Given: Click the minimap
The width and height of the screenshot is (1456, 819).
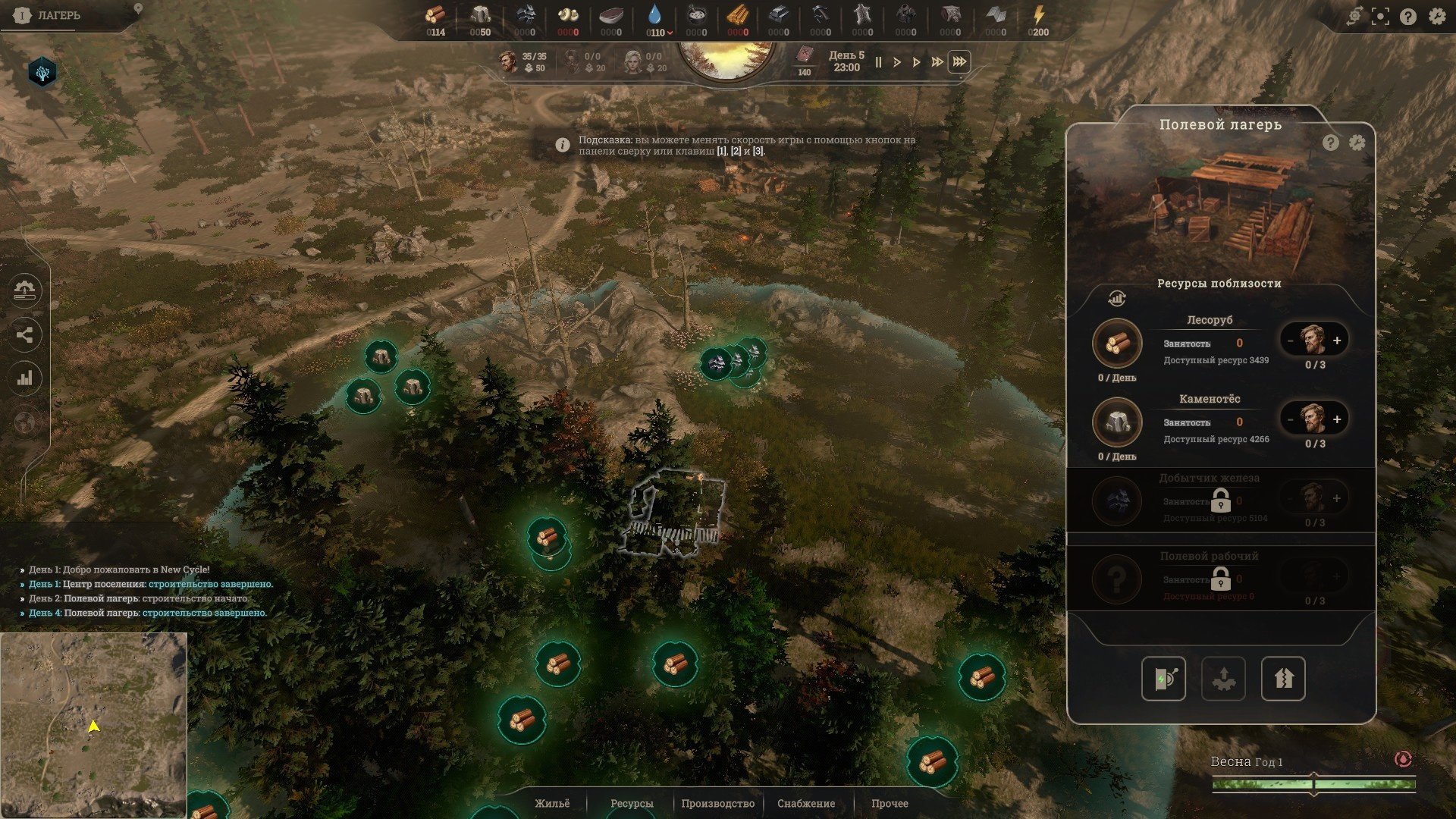Looking at the screenshot, I should click(x=93, y=725).
